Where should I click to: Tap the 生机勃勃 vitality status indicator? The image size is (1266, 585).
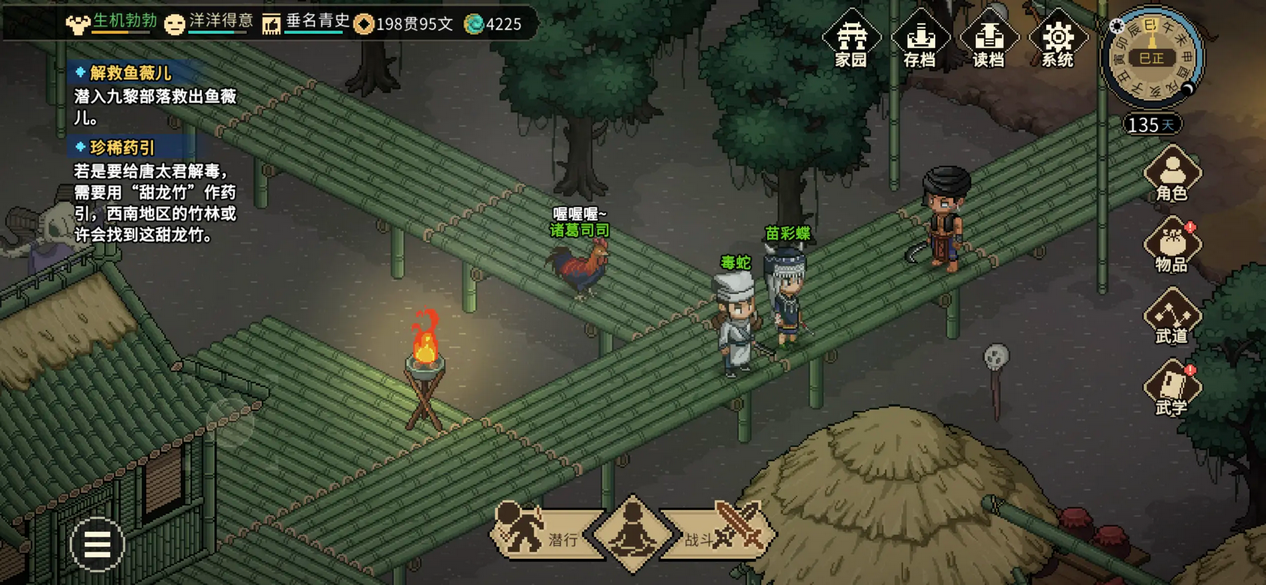point(112,23)
